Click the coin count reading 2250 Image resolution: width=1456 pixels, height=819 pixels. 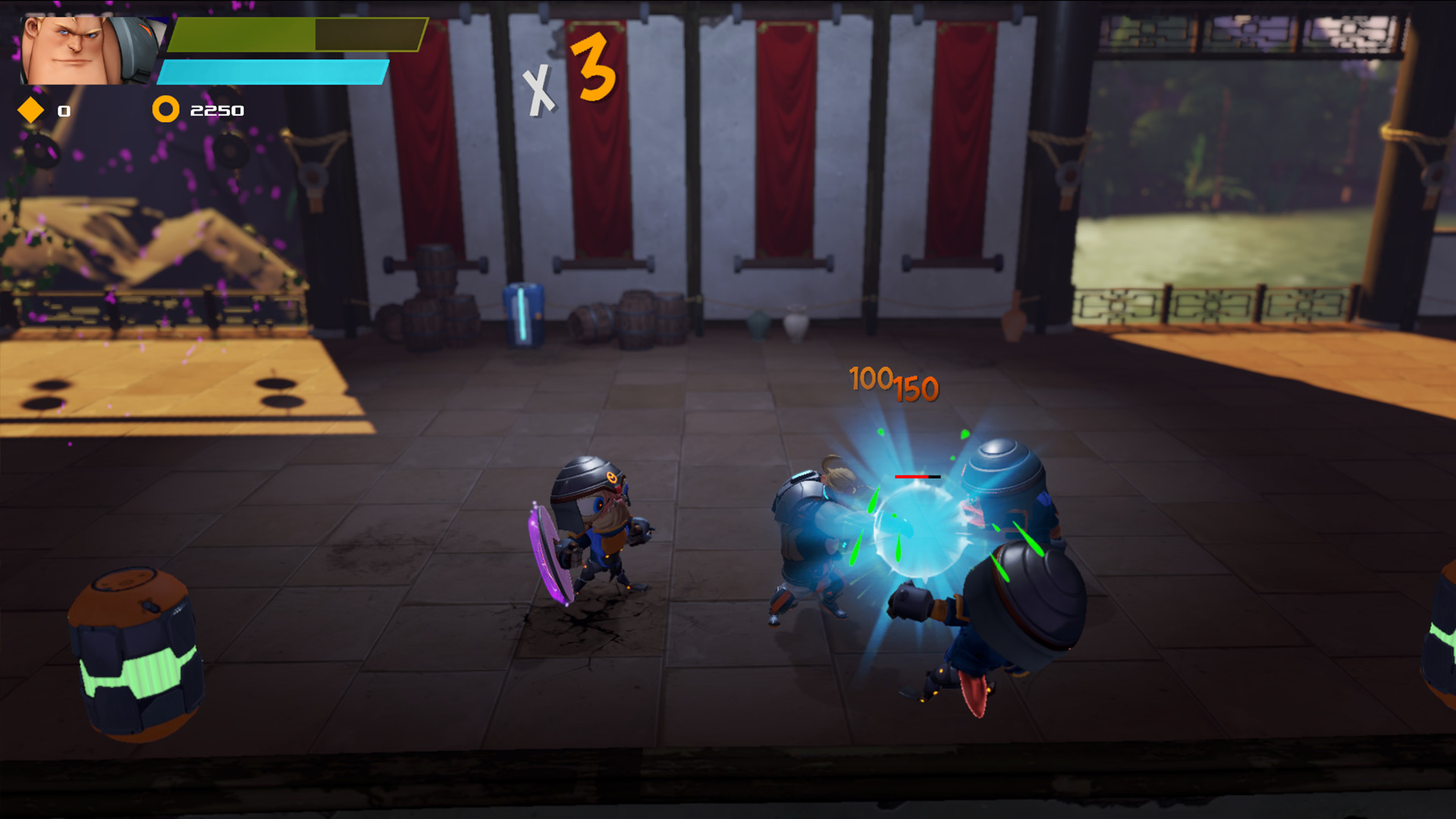click(x=216, y=110)
